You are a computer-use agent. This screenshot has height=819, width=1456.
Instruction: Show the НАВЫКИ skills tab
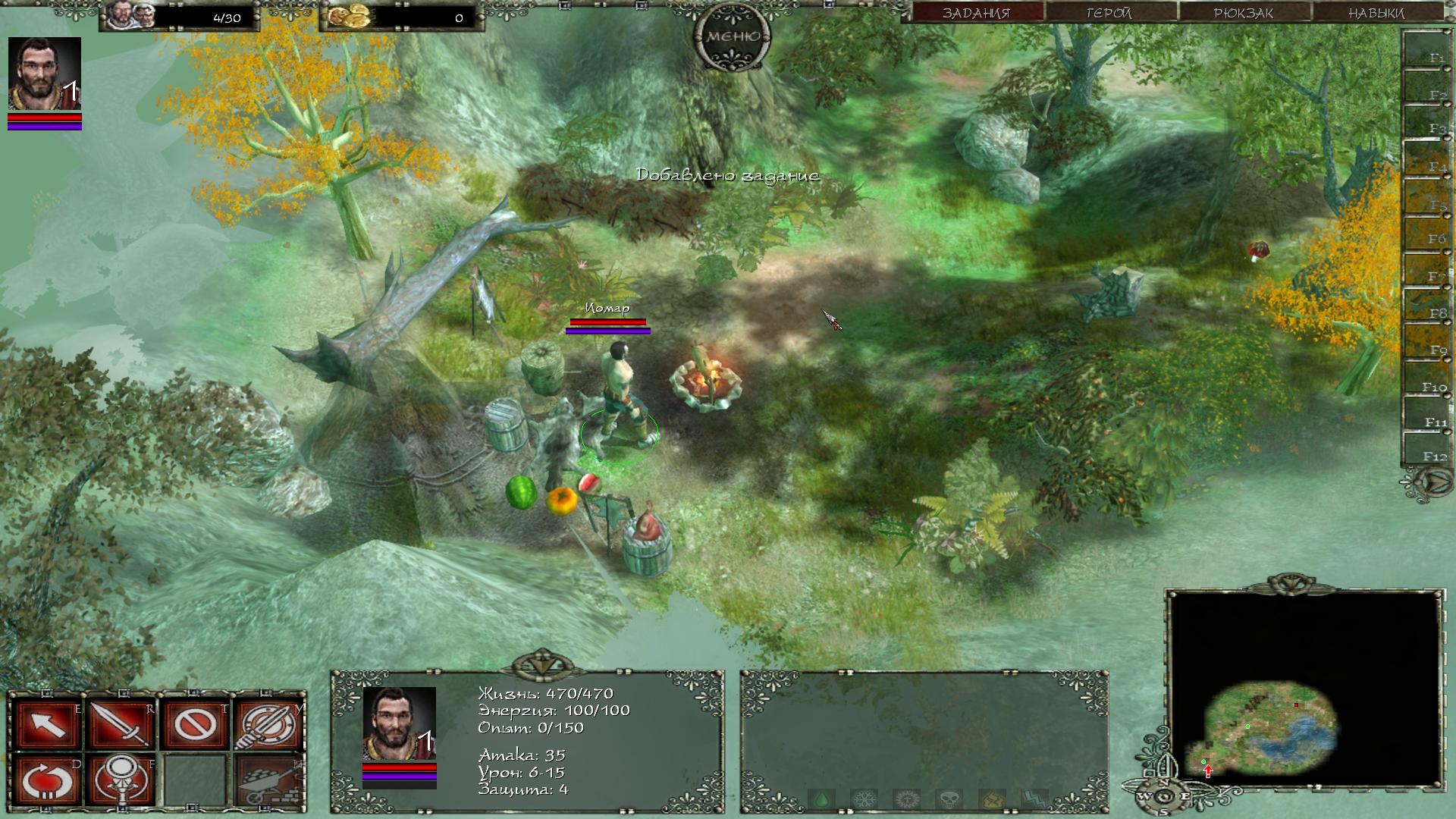(x=1376, y=13)
